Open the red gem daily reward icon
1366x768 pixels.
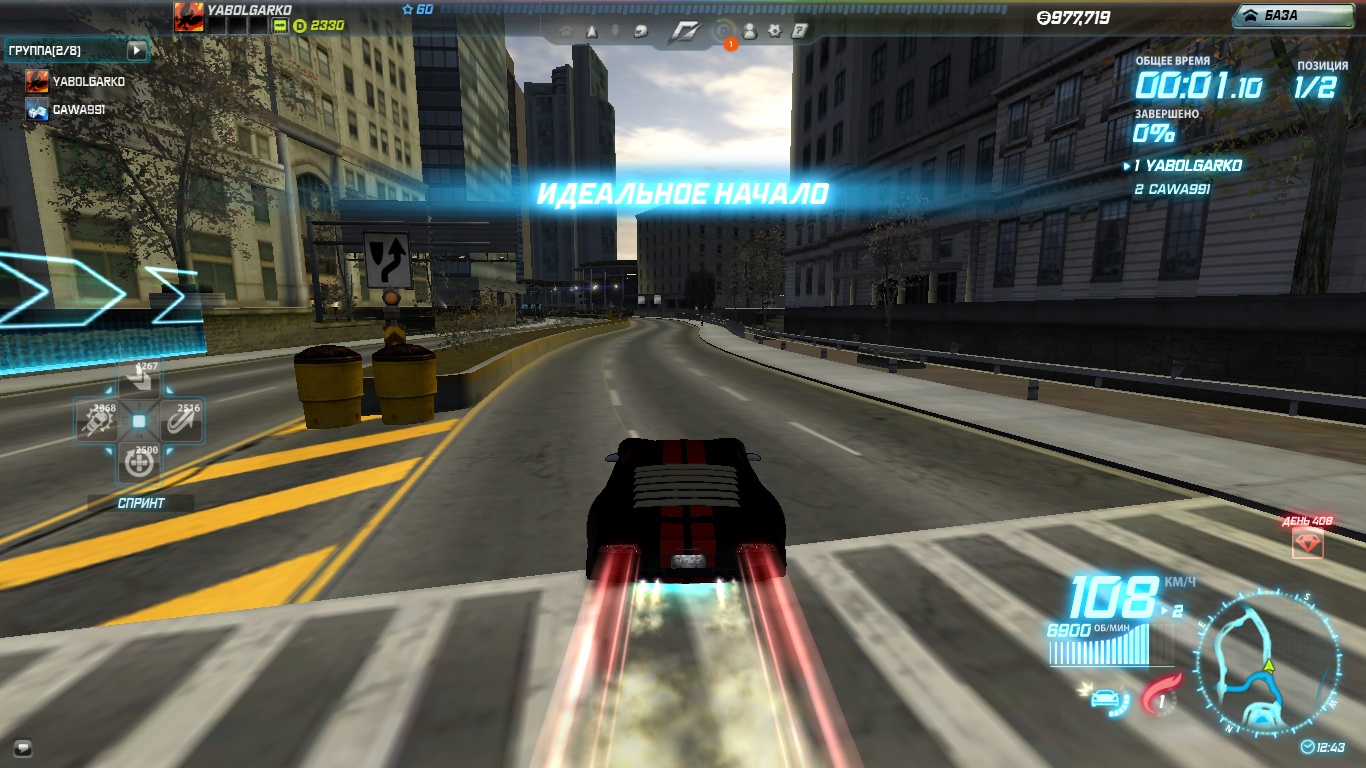pos(1308,543)
